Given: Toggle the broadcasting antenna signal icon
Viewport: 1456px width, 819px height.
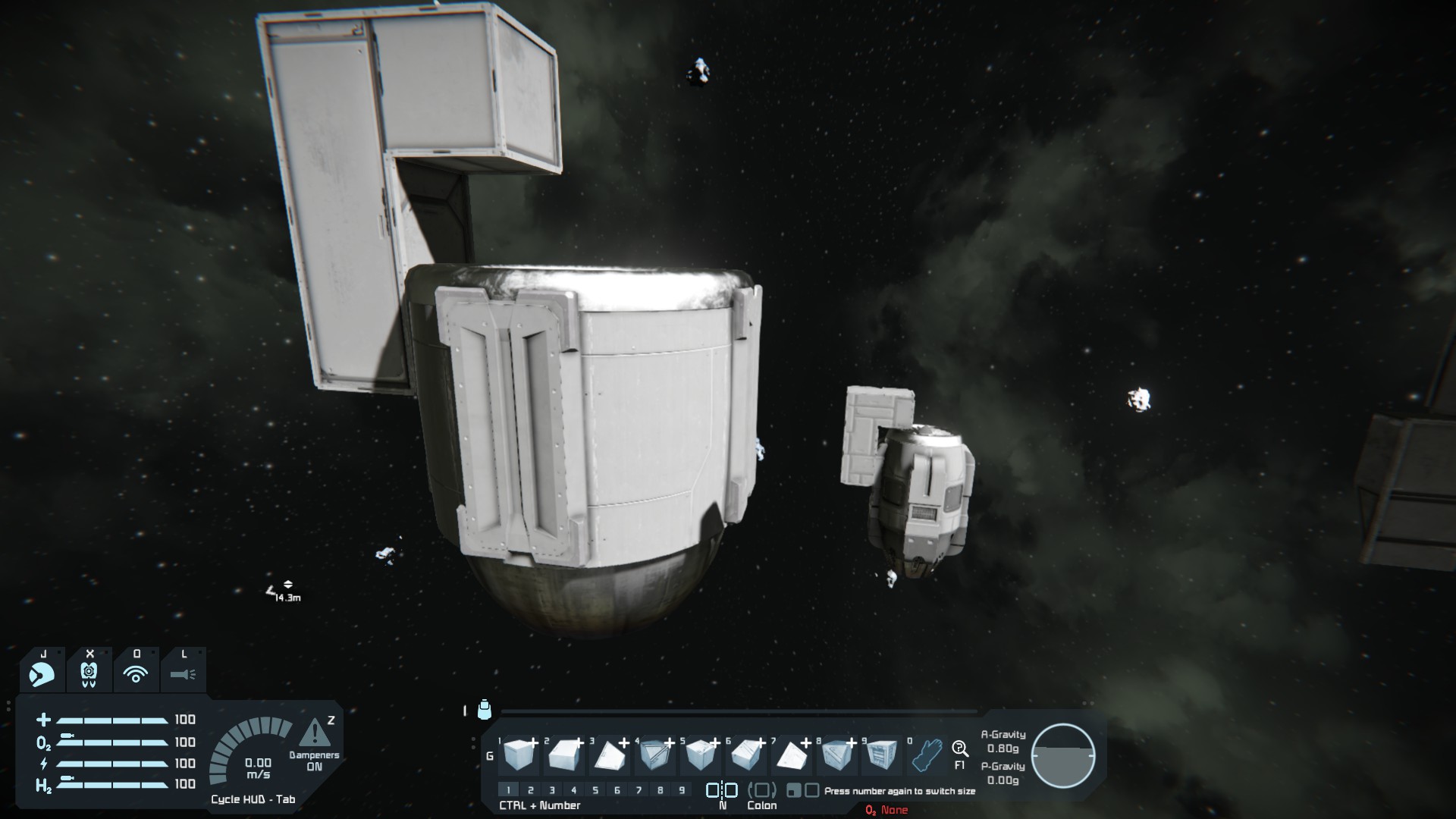Looking at the screenshot, I should click(x=136, y=673).
